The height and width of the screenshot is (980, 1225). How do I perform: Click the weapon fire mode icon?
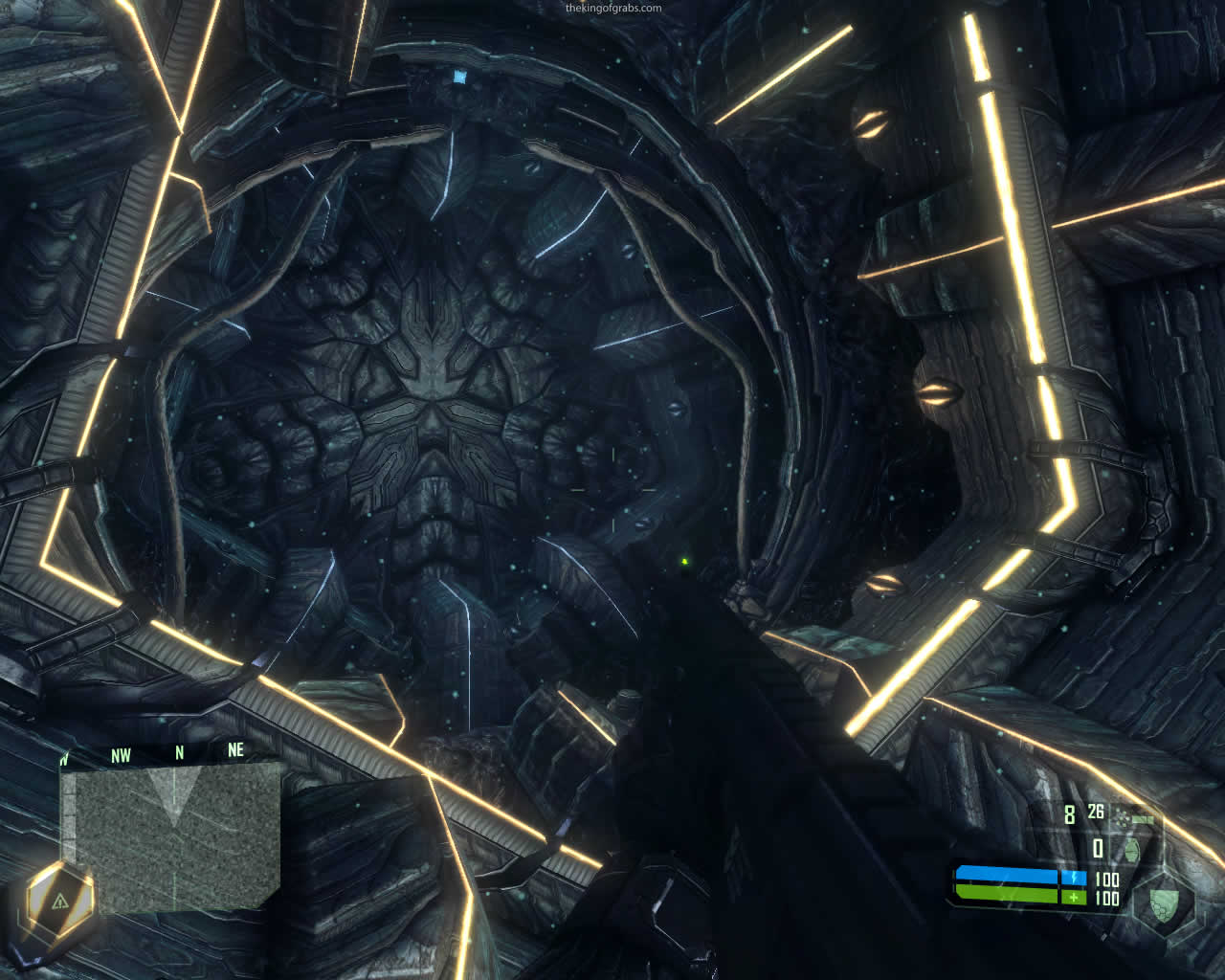[1139, 818]
